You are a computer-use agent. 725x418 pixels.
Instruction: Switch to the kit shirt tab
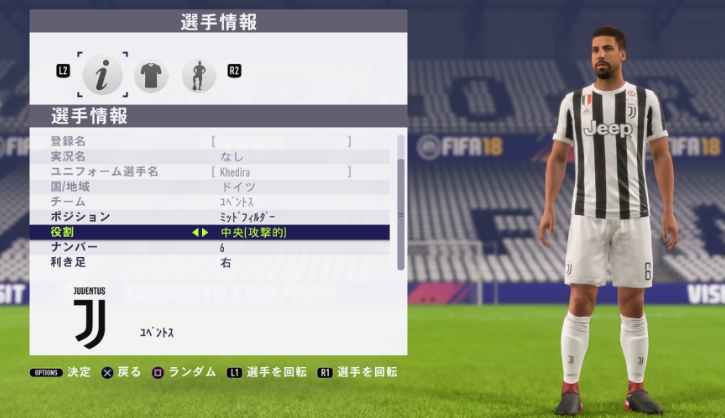click(151, 74)
